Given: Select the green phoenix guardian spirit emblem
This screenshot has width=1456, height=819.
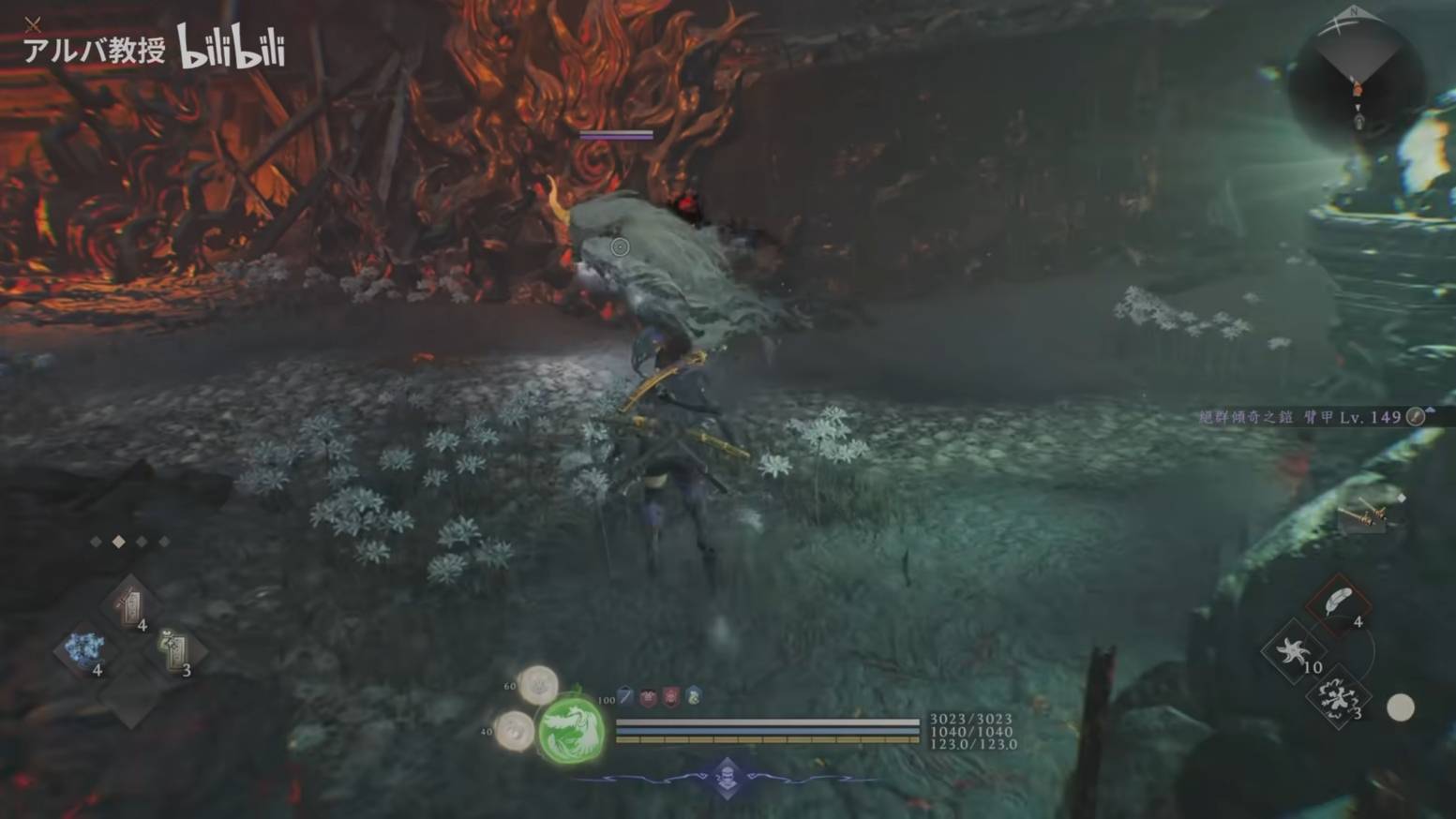Looking at the screenshot, I should (x=570, y=730).
